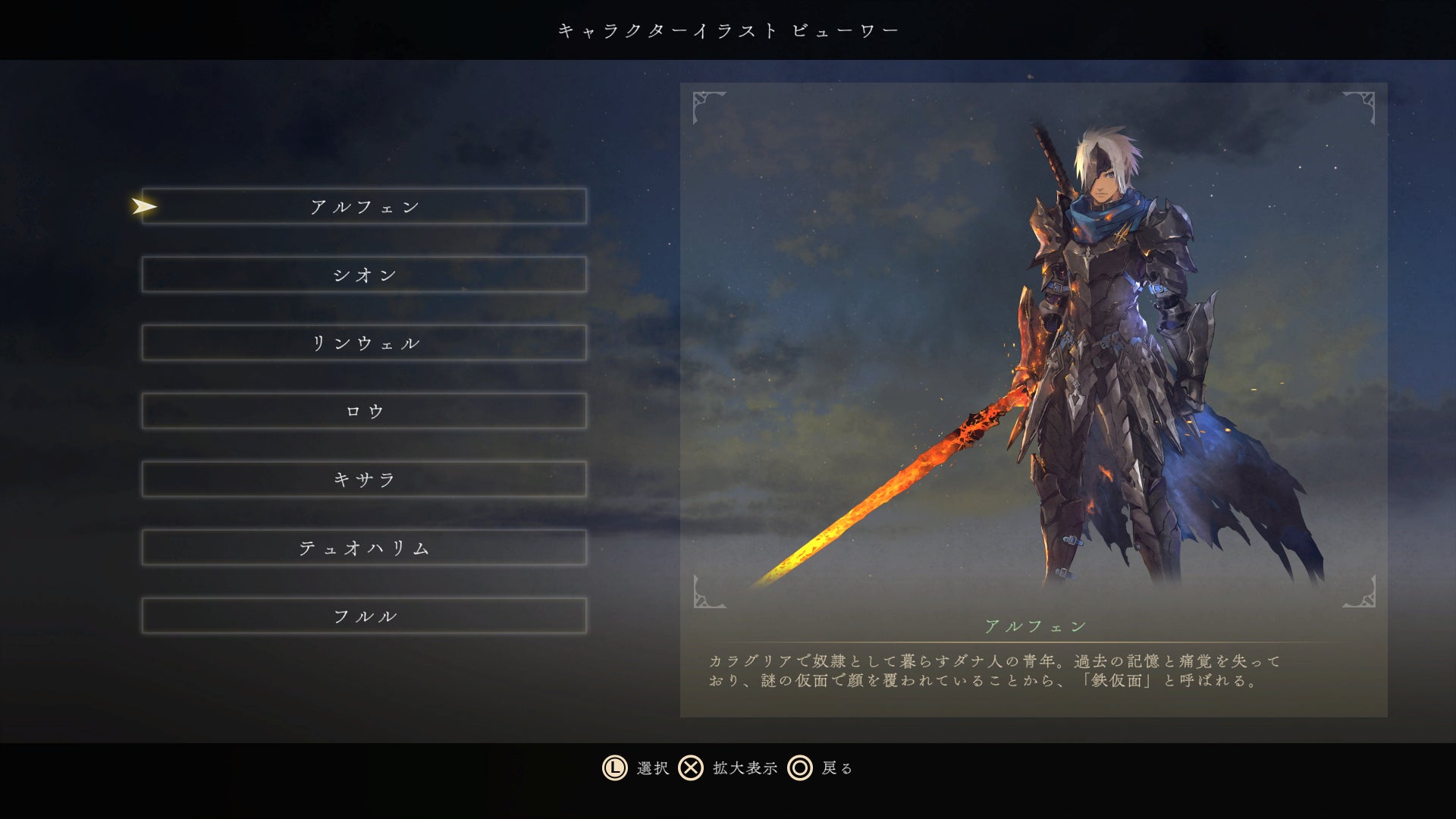Click the yellow selection arrow cursor

coord(144,206)
